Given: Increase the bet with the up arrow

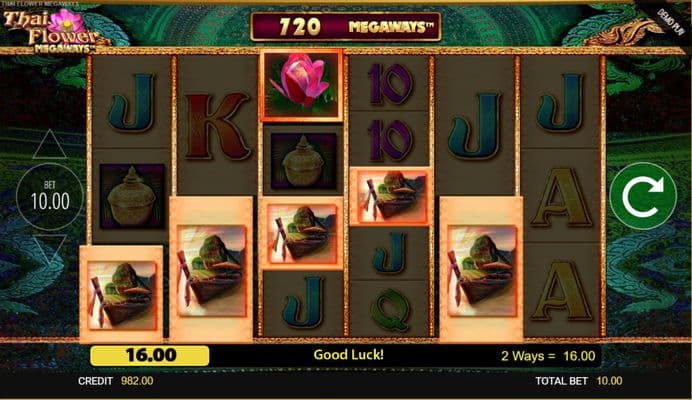Looking at the screenshot, I should 49,147.
